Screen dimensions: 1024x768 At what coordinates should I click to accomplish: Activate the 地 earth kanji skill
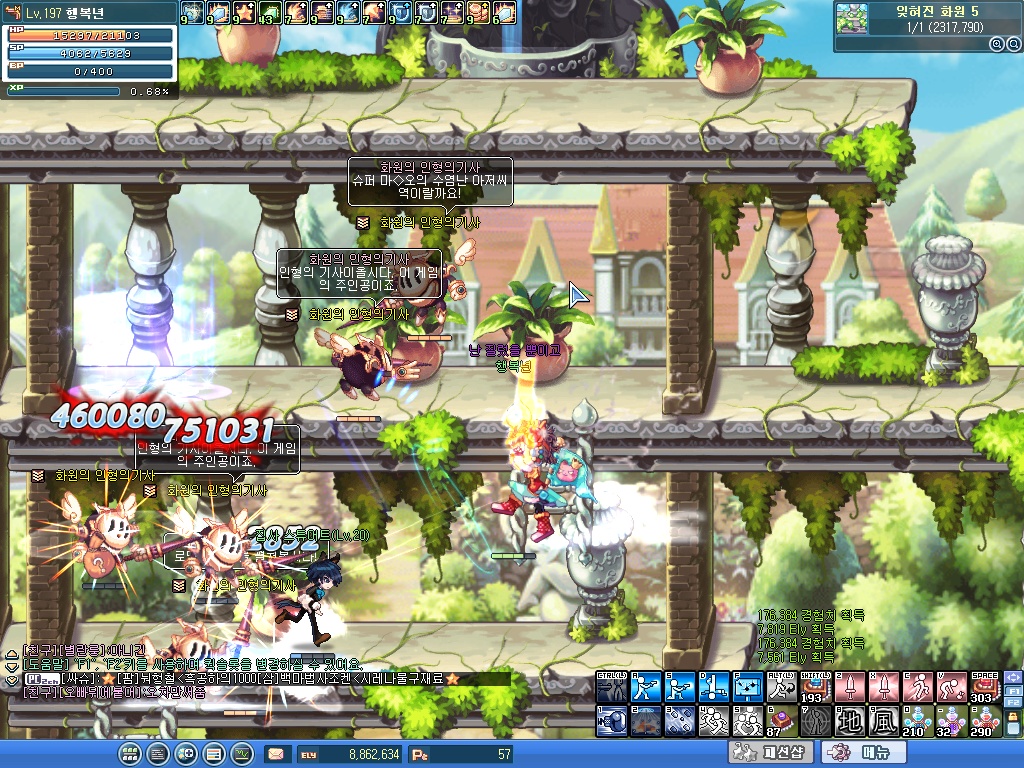click(x=849, y=720)
